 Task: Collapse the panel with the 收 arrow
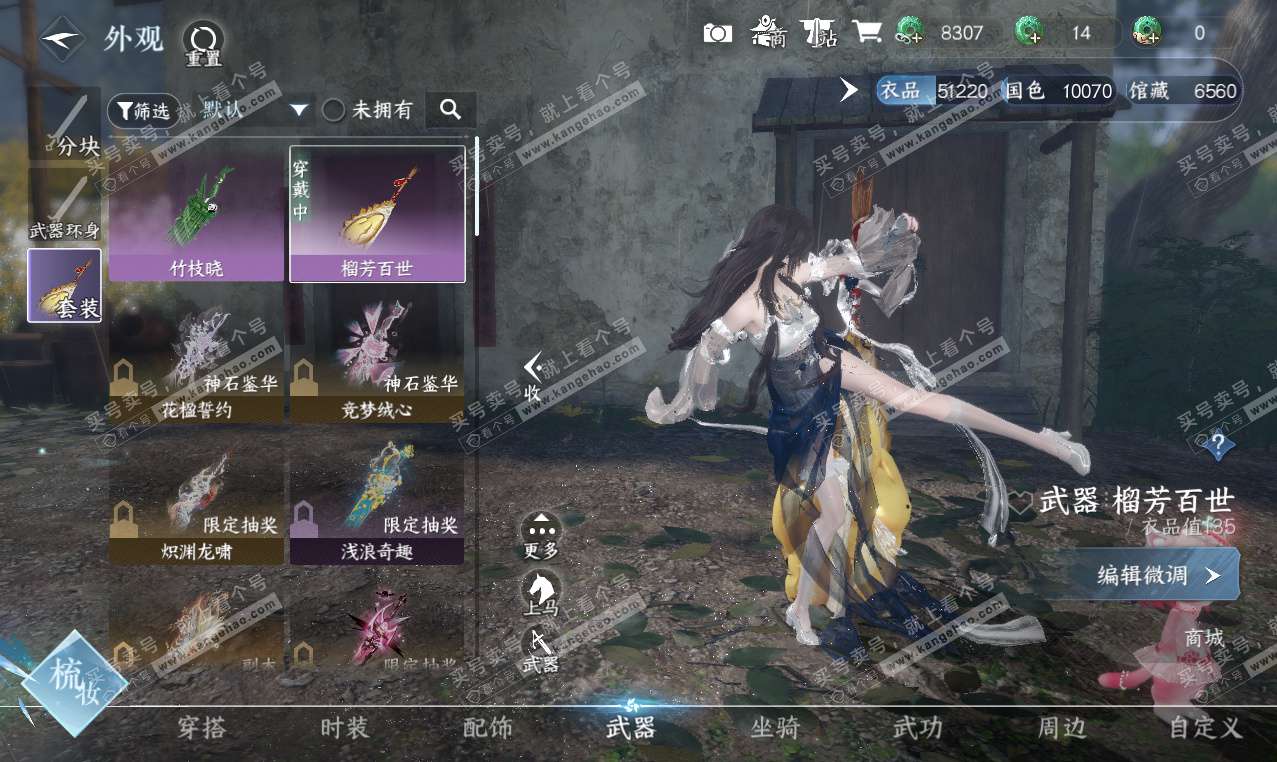[x=533, y=376]
